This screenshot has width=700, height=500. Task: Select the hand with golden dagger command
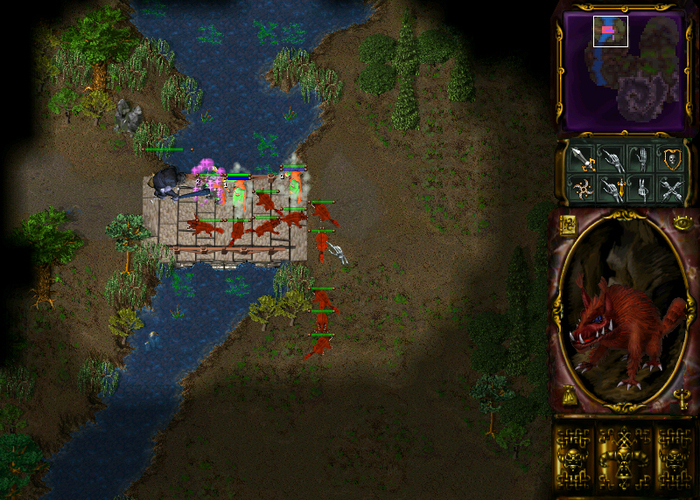[611, 188]
